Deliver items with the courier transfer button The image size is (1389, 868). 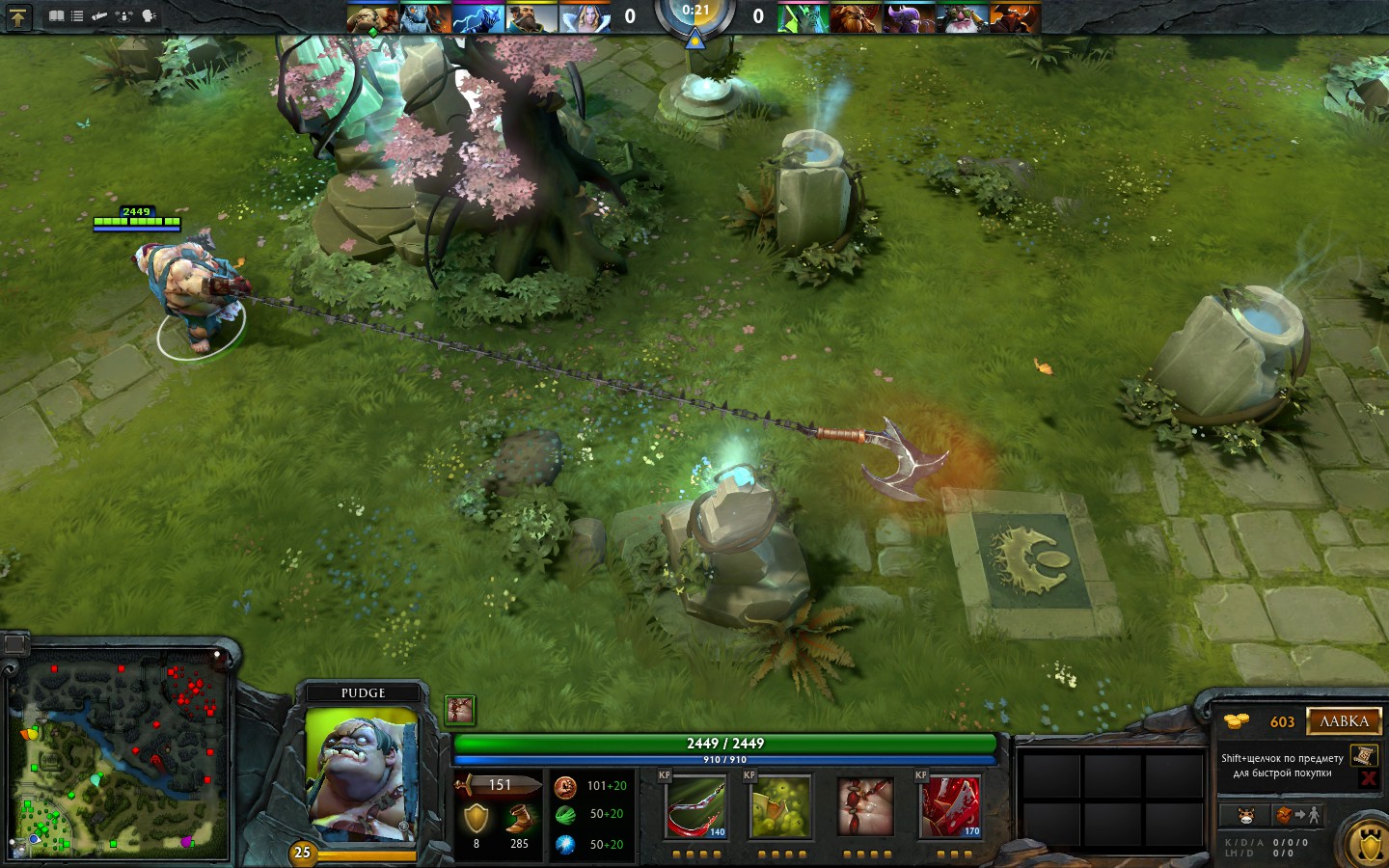(x=1297, y=816)
